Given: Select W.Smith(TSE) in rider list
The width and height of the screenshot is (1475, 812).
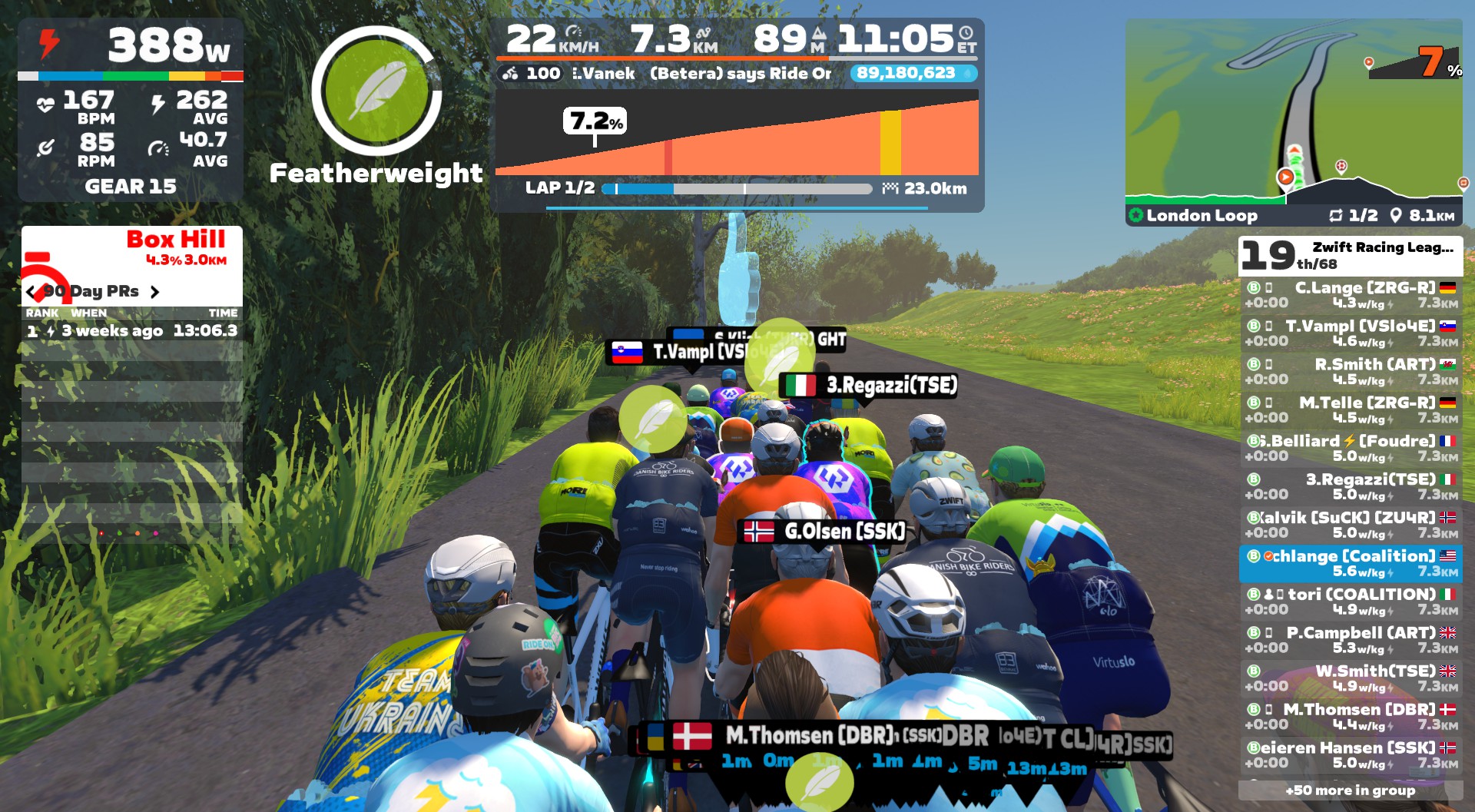Looking at the screenshot, I should 1351,678.
